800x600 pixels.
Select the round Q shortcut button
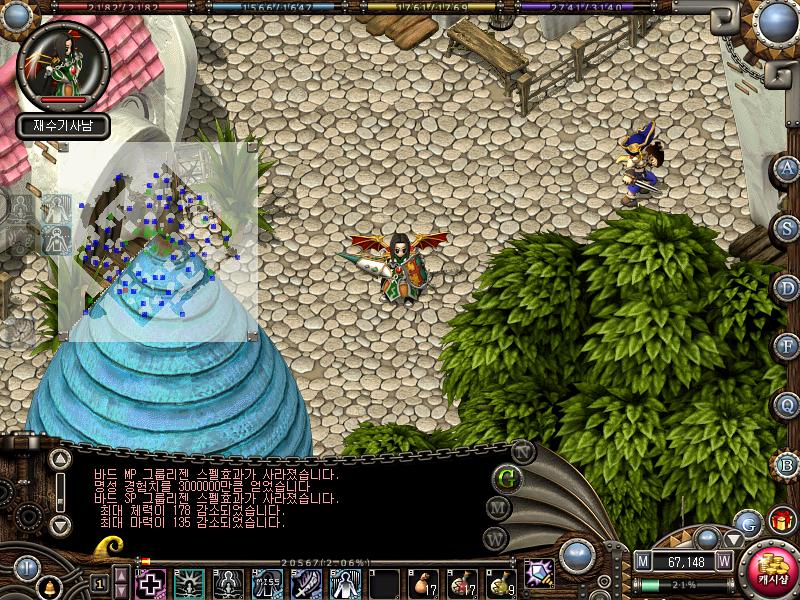pyautogui.click(x=788, y=405)
